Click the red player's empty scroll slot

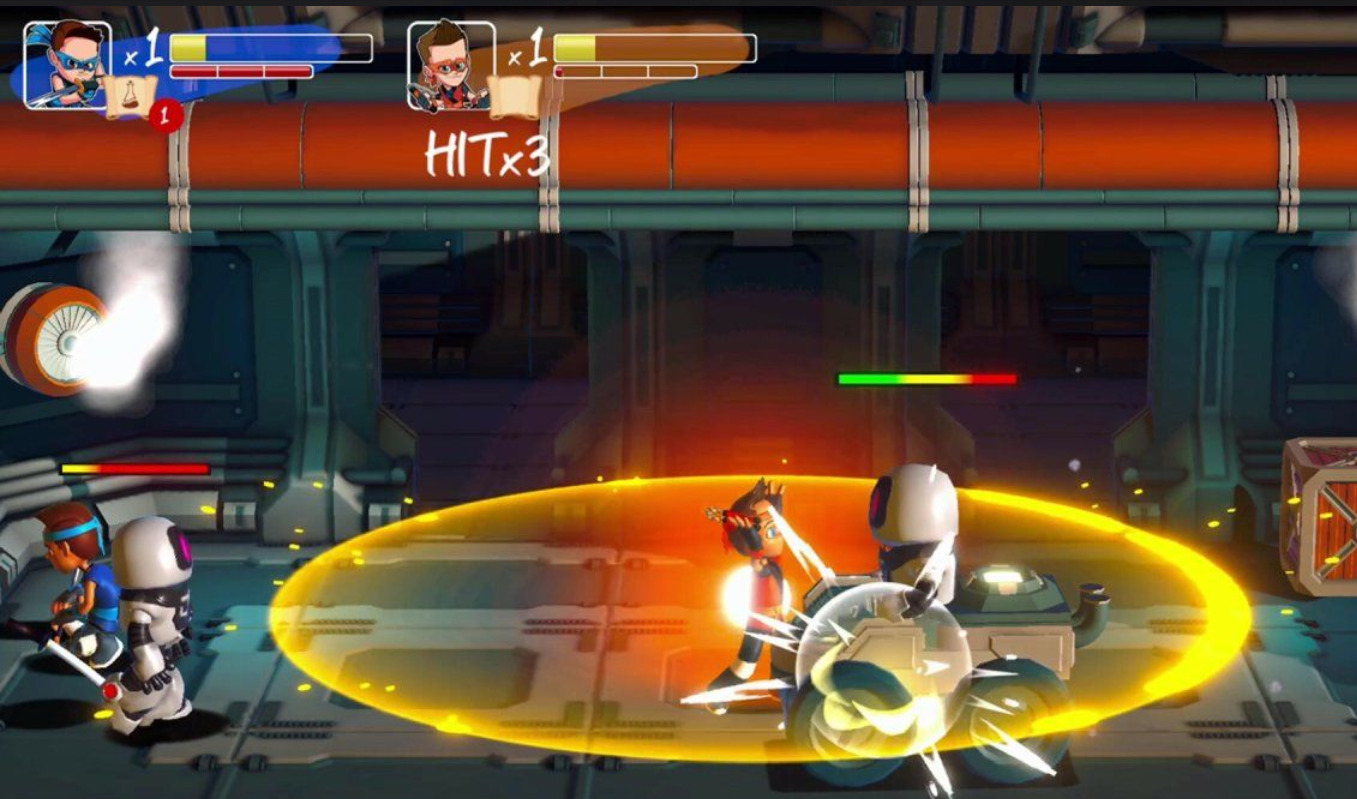pos(515,96)
